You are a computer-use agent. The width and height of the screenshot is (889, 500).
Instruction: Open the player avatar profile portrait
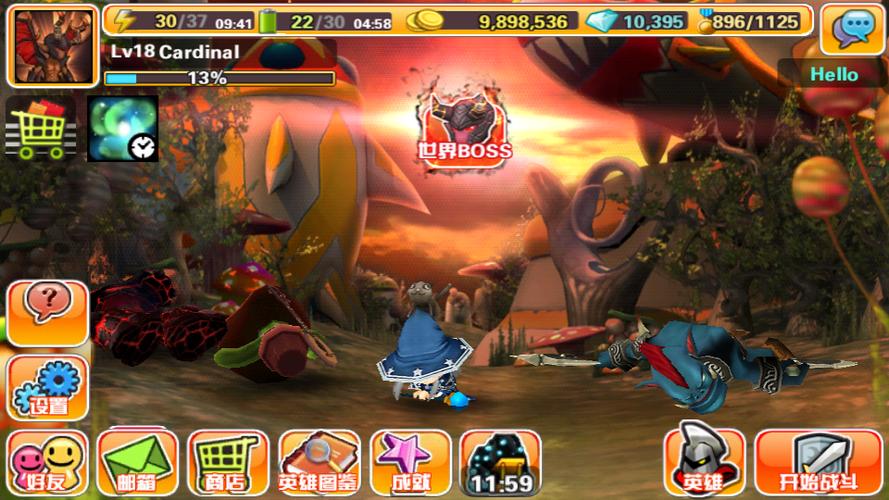pyautogui.click(x=52, y=46)
